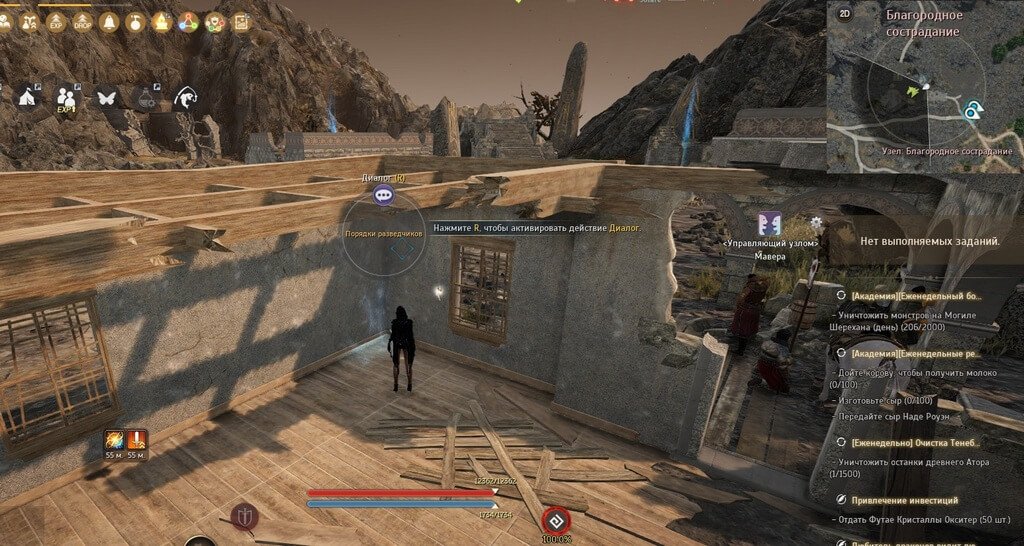Image resolution: width=1024 pixels, height=546 pixels.
Task: Click the potion flask with gear icon
Action: [146, 97]
